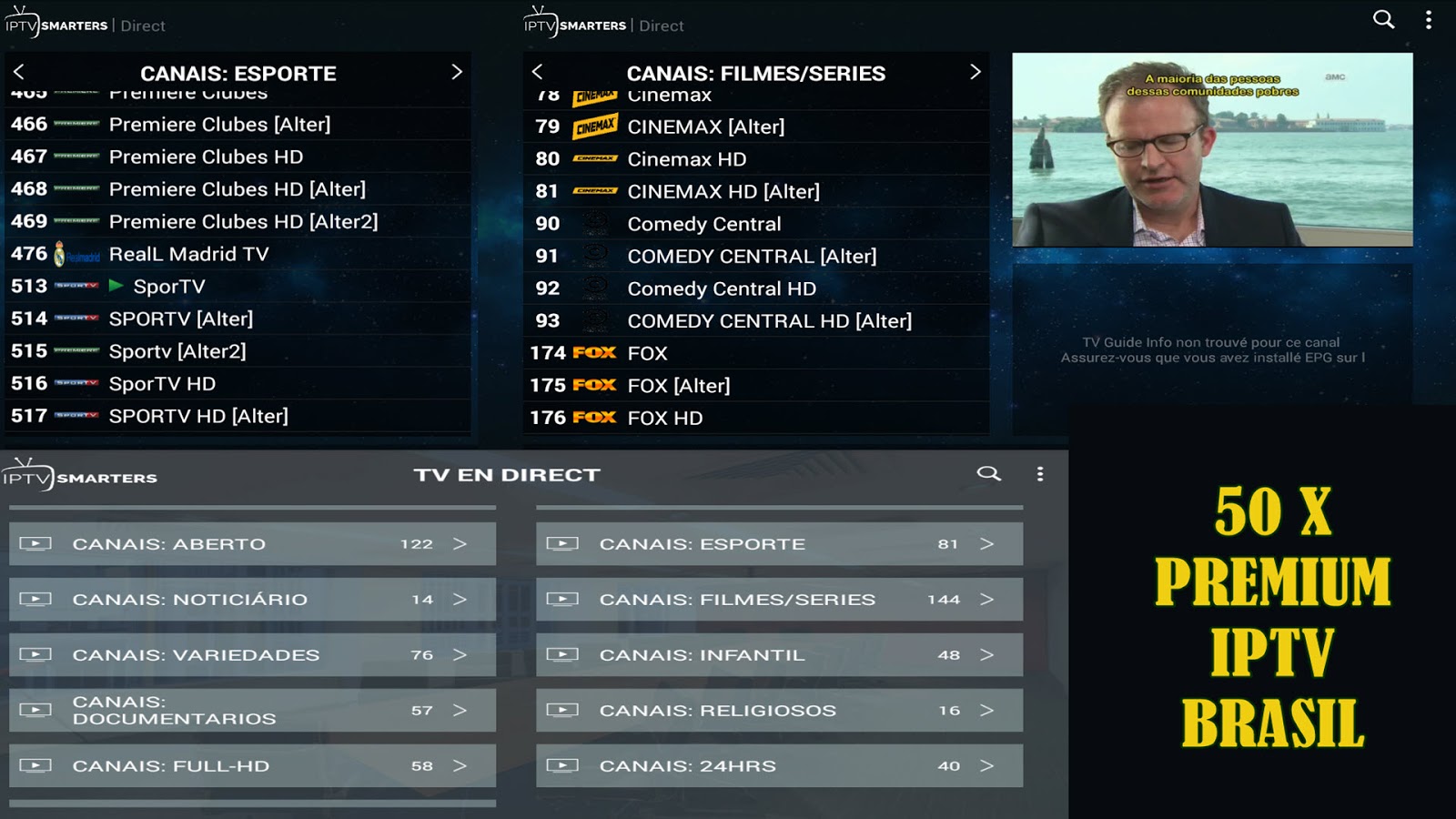Image resolution: width=1456 pixels, height=819 pixels.
Task: Open the FOX HD channel 176
Action: (x=664, y=418)
